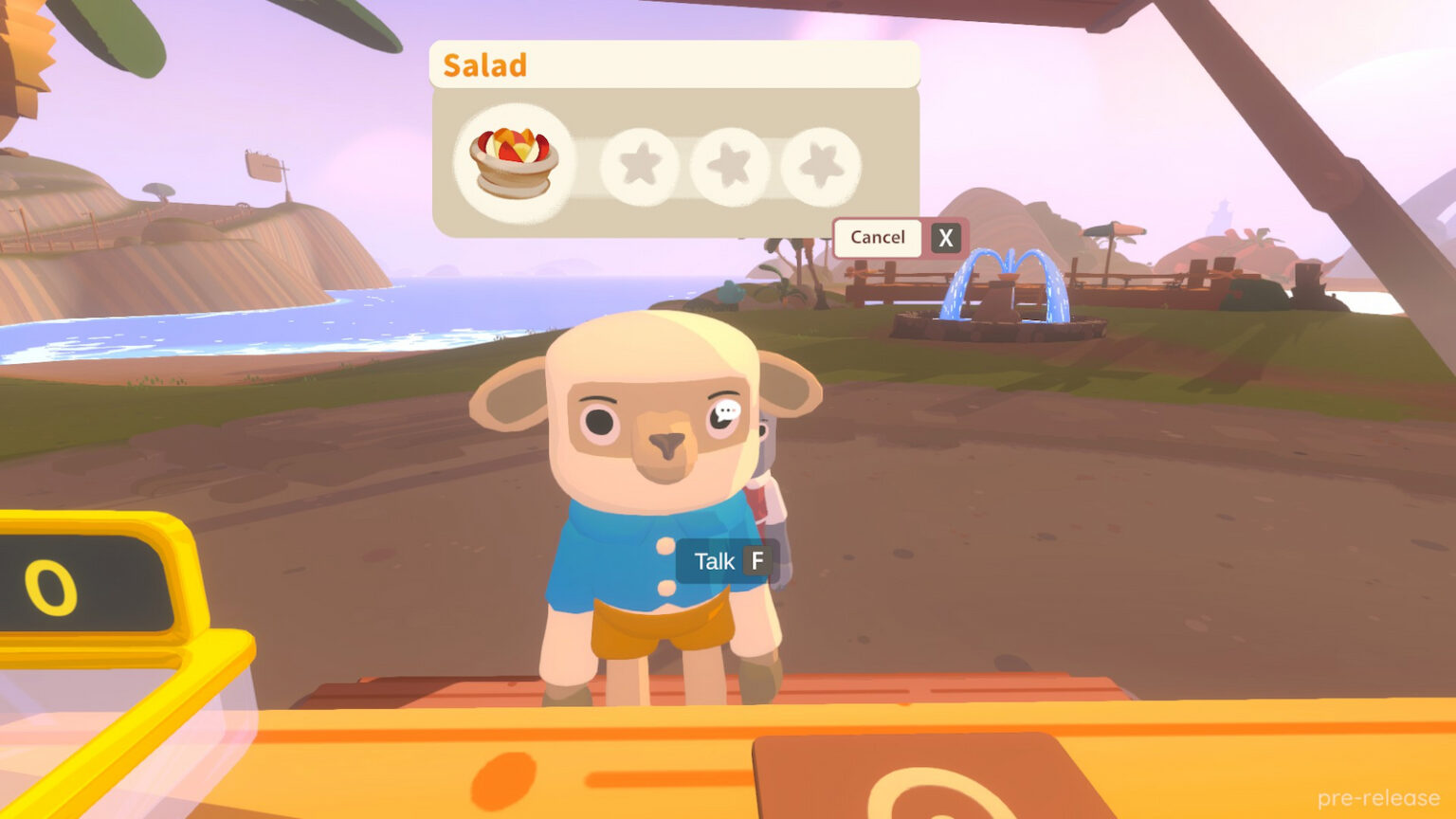Click the Cancel label text
The image size is (1456, 819).
pos(877,237)
